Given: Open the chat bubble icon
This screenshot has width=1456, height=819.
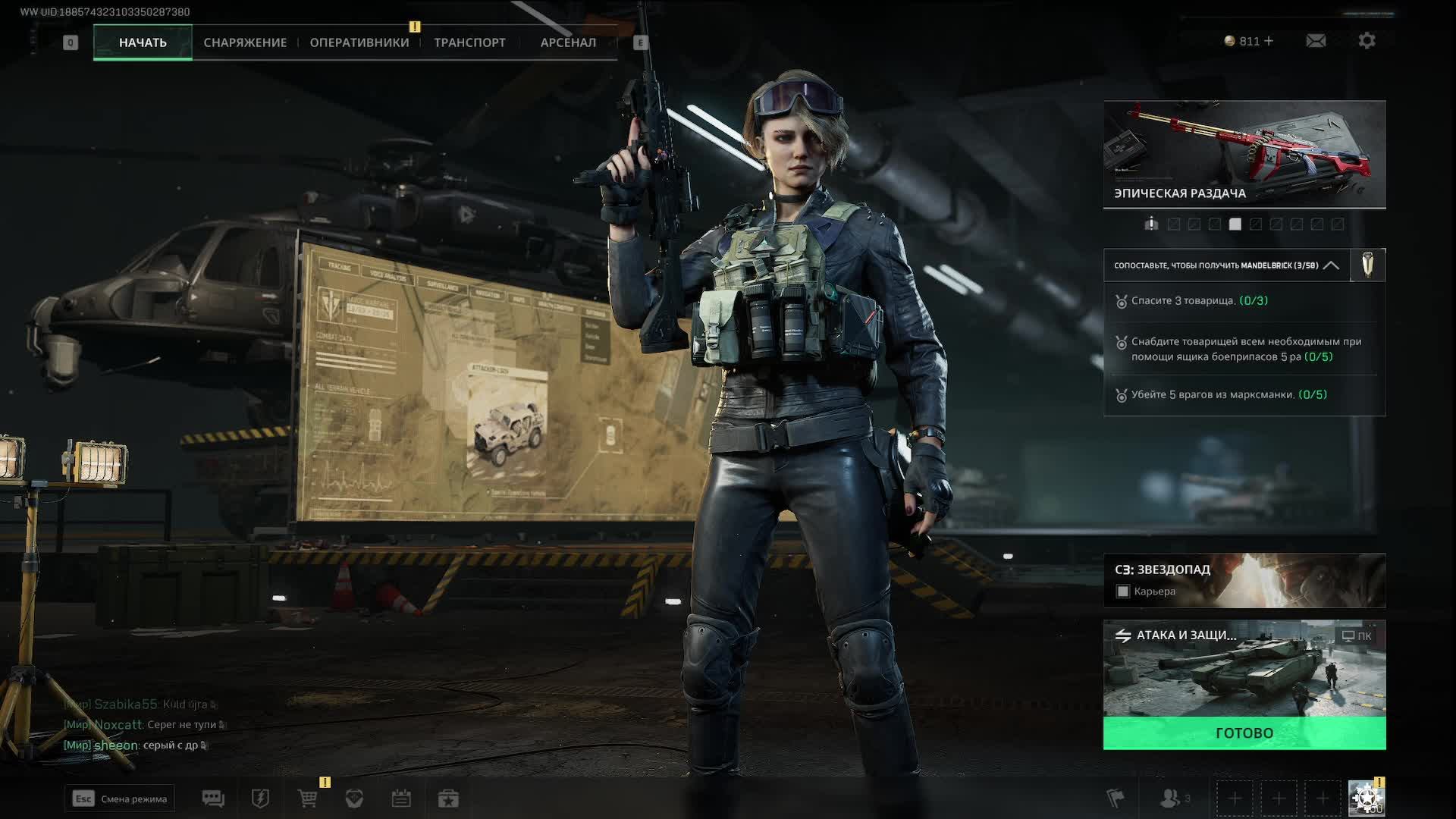Looking at the screenshot, I should [213, 799].
